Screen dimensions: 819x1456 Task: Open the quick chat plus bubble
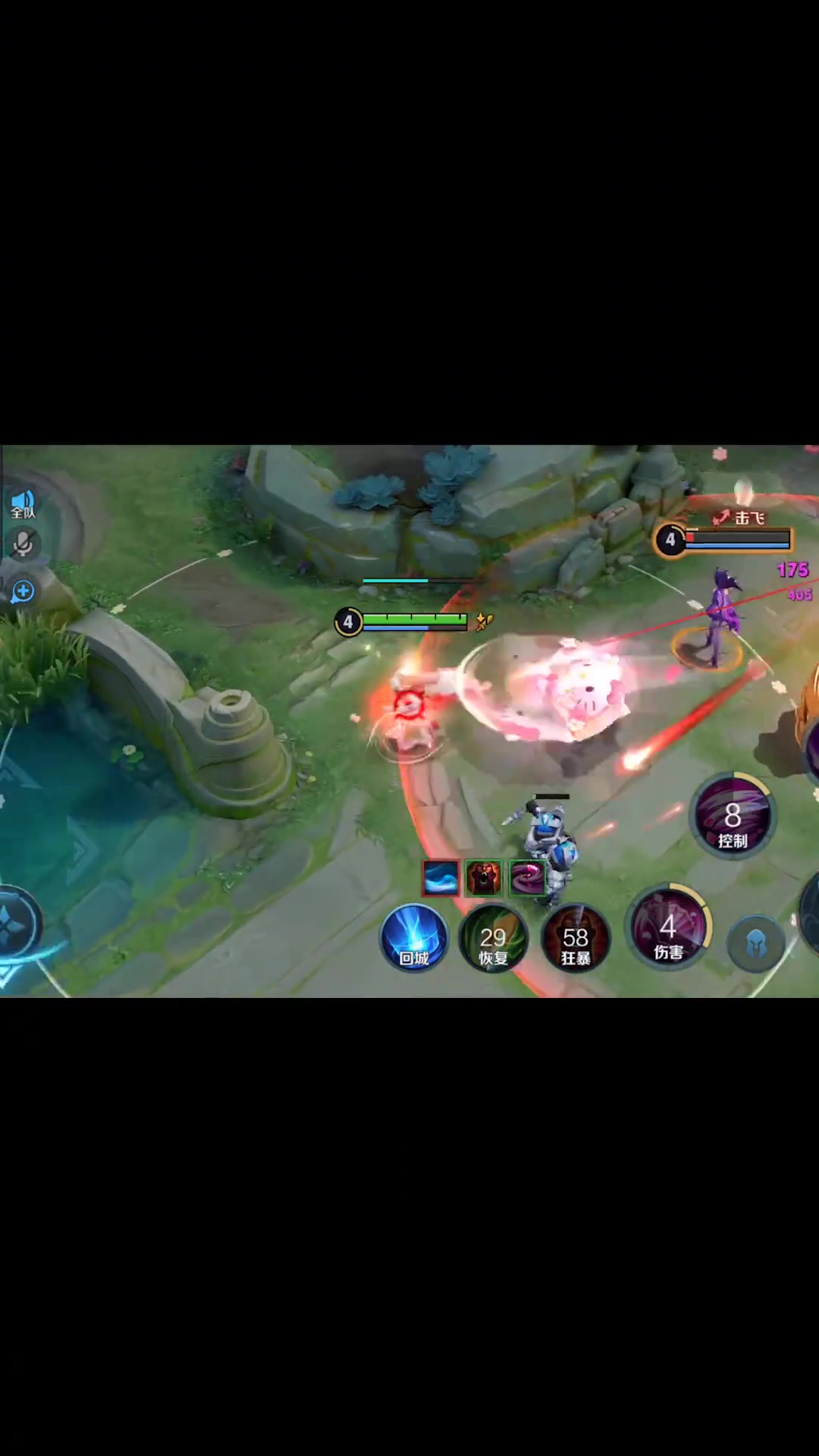[x=23, y=591]
